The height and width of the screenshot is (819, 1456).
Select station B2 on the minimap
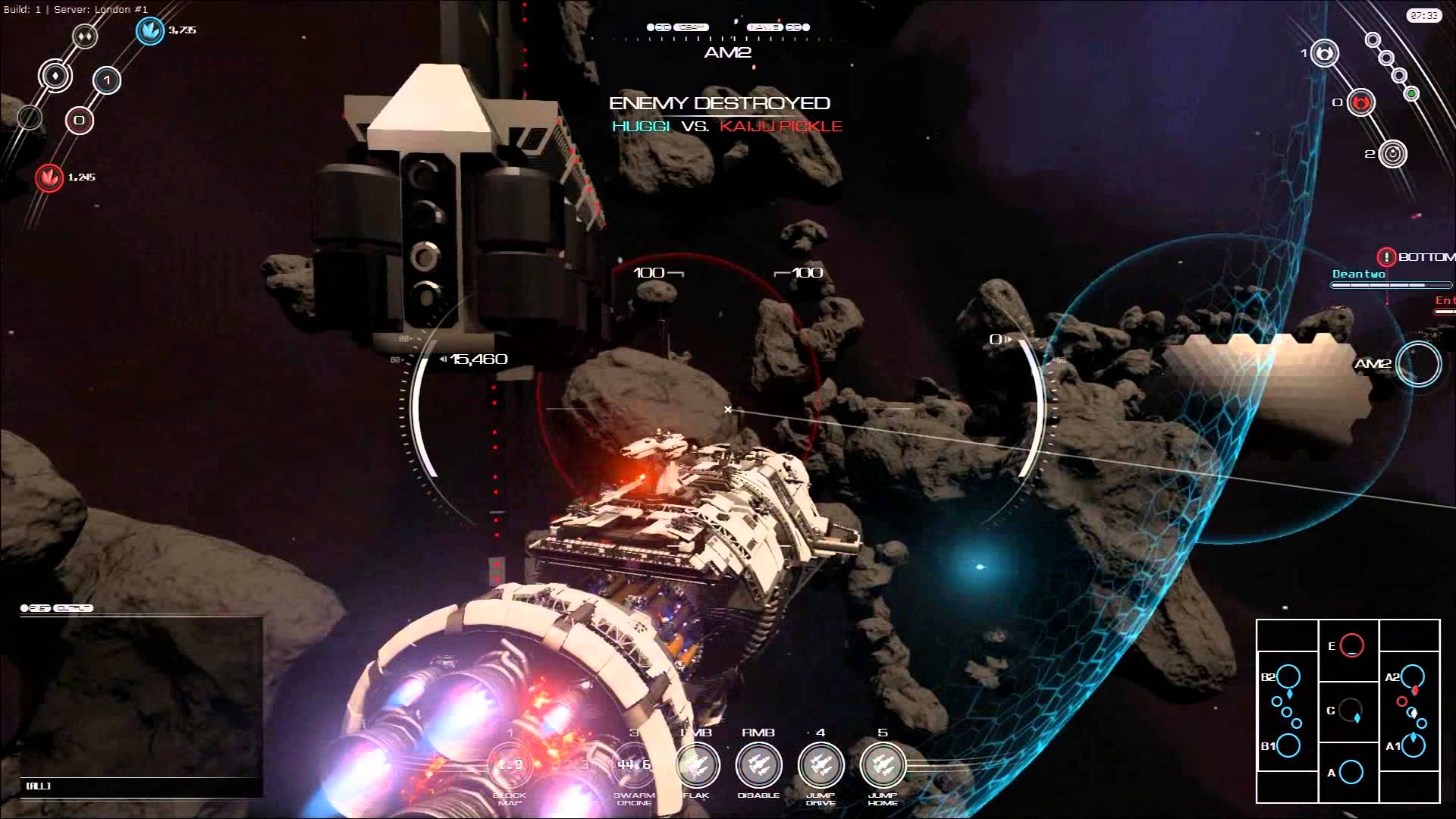(1288, 676)
